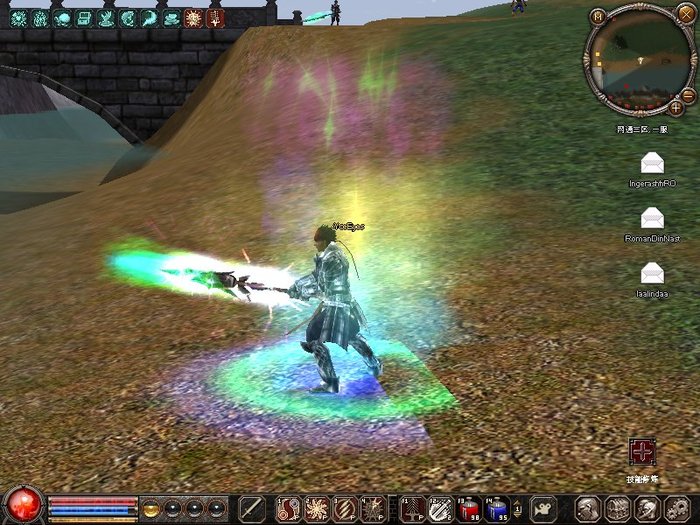Open the map with the minimap M button

click(598, 17)
